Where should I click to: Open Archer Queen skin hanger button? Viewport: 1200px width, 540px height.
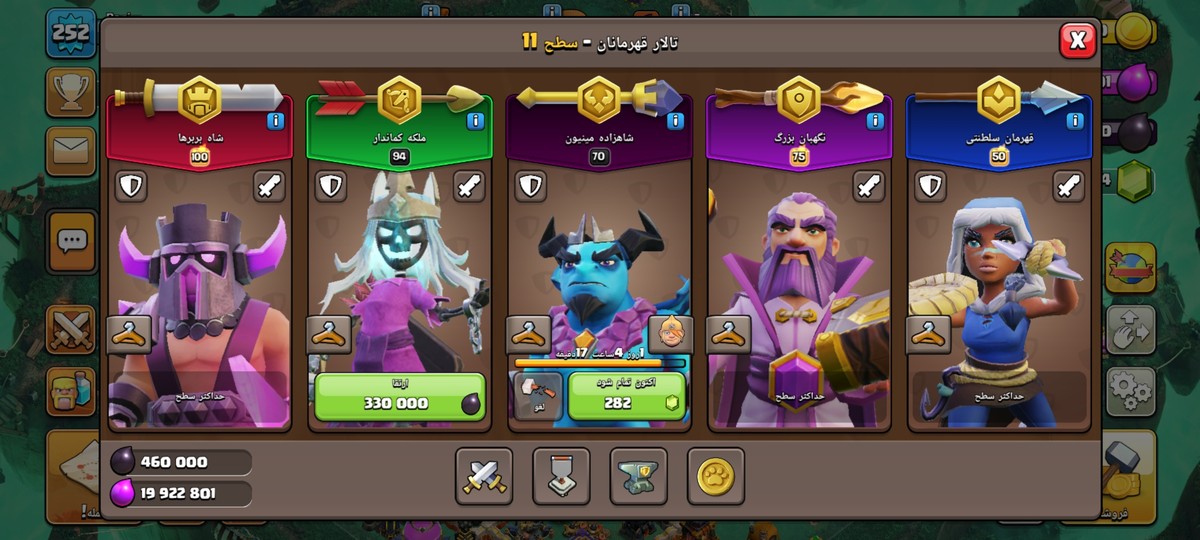(329, 335)
